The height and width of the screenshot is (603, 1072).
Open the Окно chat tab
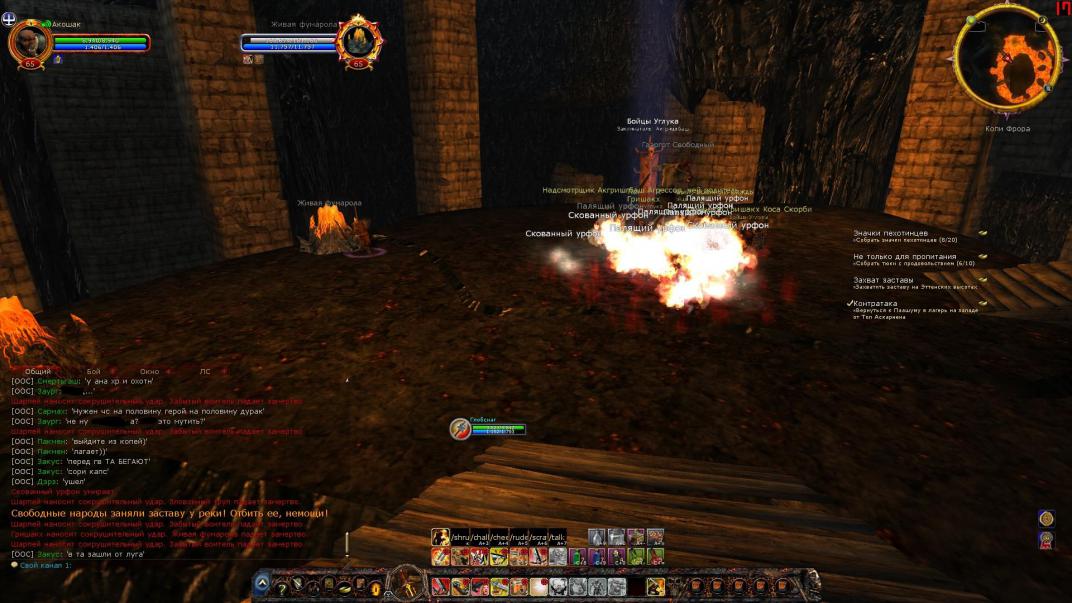[149, 371]
